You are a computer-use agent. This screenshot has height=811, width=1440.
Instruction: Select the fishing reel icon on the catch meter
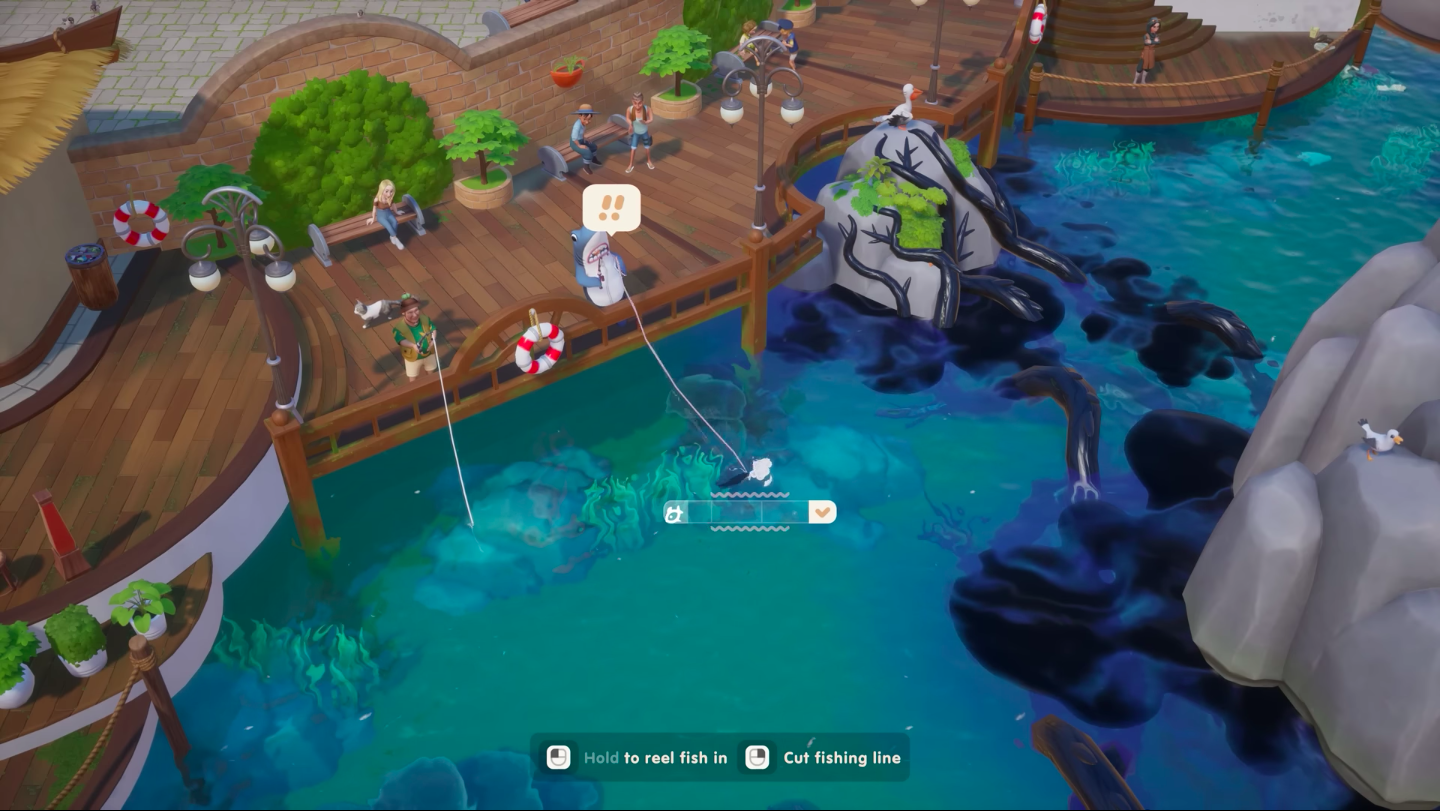coord(672,511)
